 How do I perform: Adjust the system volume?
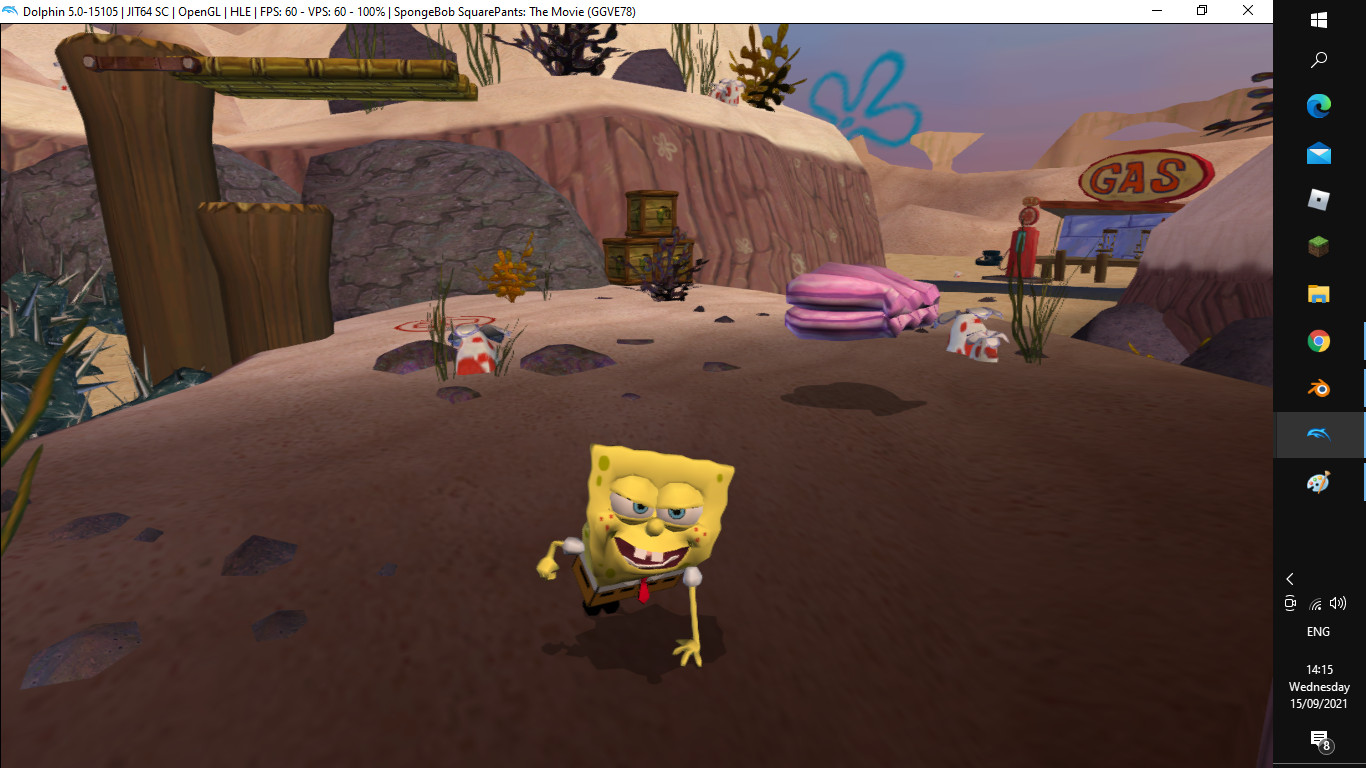pyautogui.click(x=1340, y=603)
